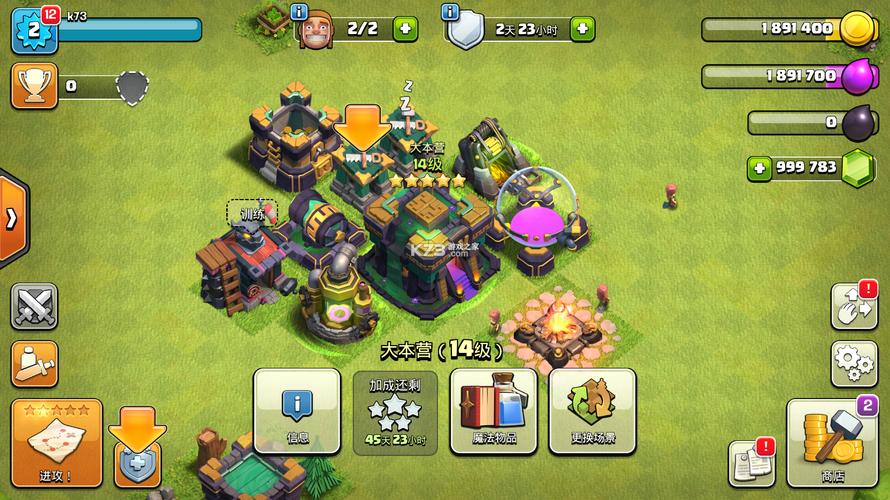Open the 信息 info button

point(298,411)
